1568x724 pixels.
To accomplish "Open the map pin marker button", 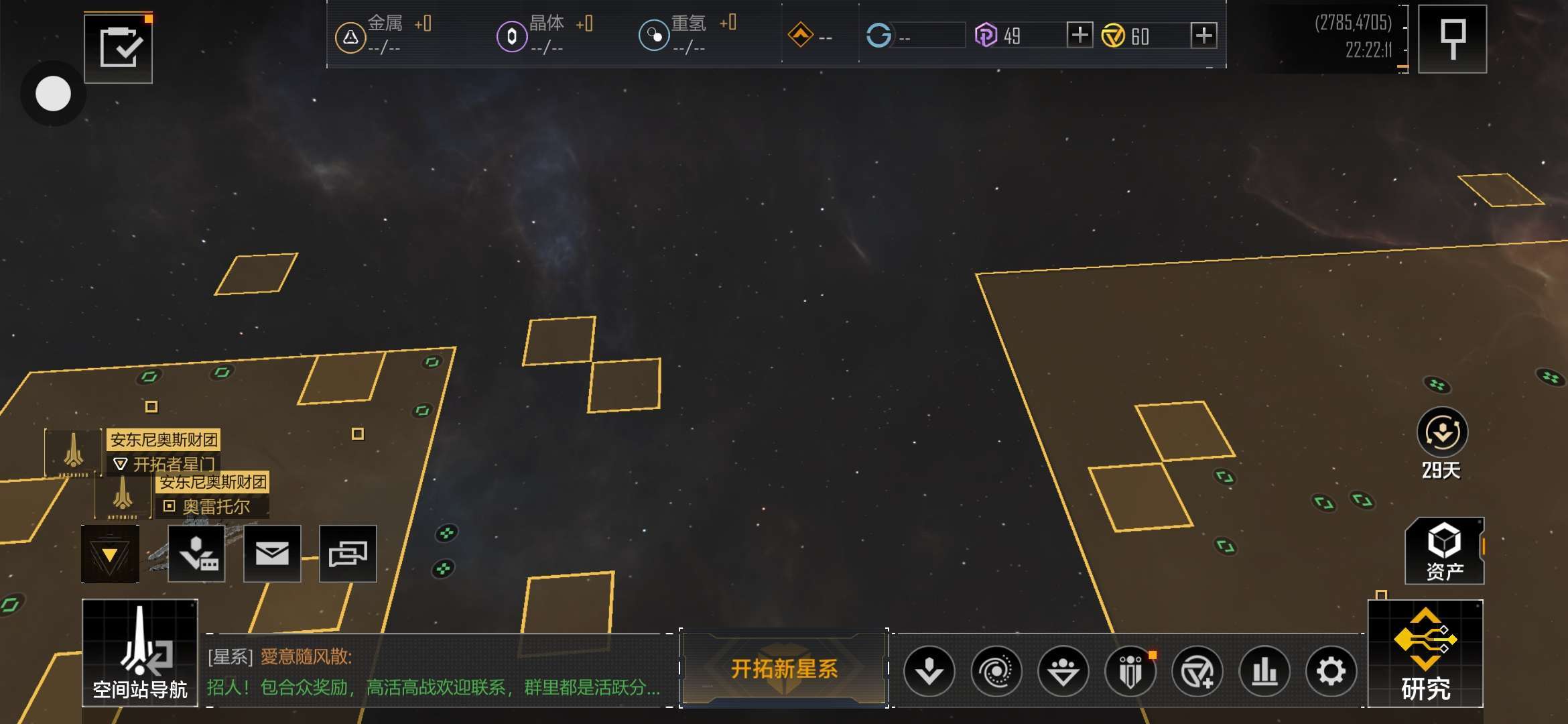I will [1452, 39].
